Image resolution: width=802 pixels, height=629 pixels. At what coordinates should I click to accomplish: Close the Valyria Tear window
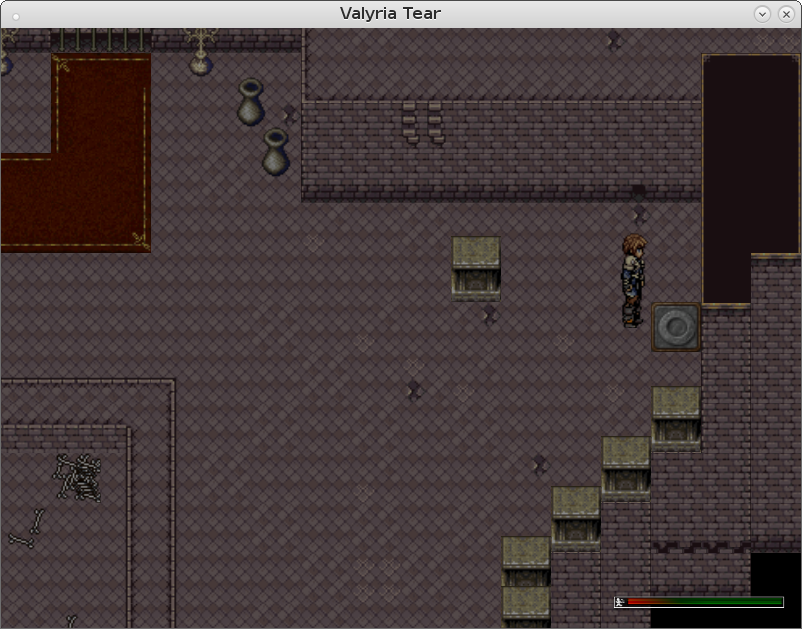(784, 14)
